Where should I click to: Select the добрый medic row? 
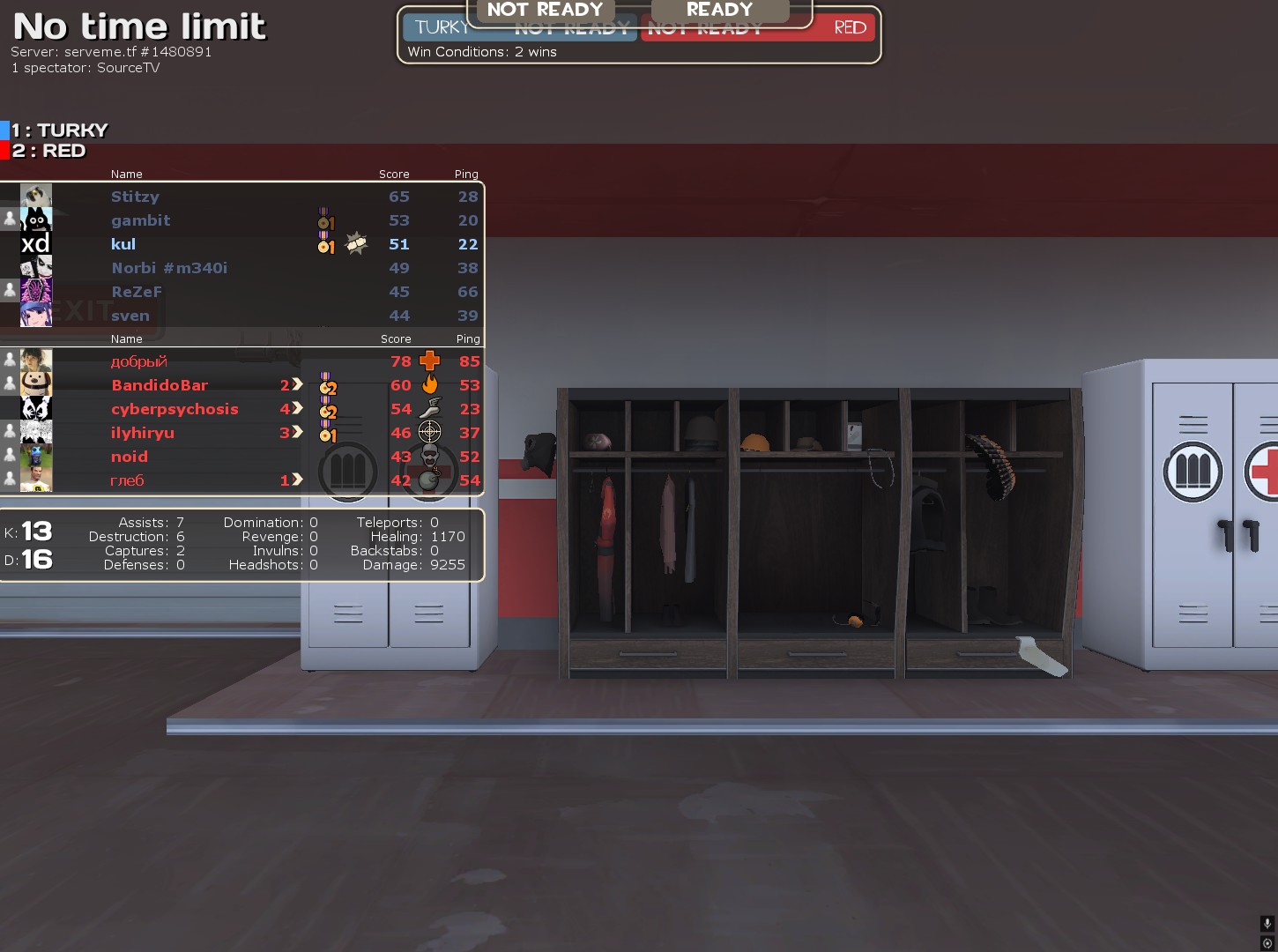[x=138, y=361]
